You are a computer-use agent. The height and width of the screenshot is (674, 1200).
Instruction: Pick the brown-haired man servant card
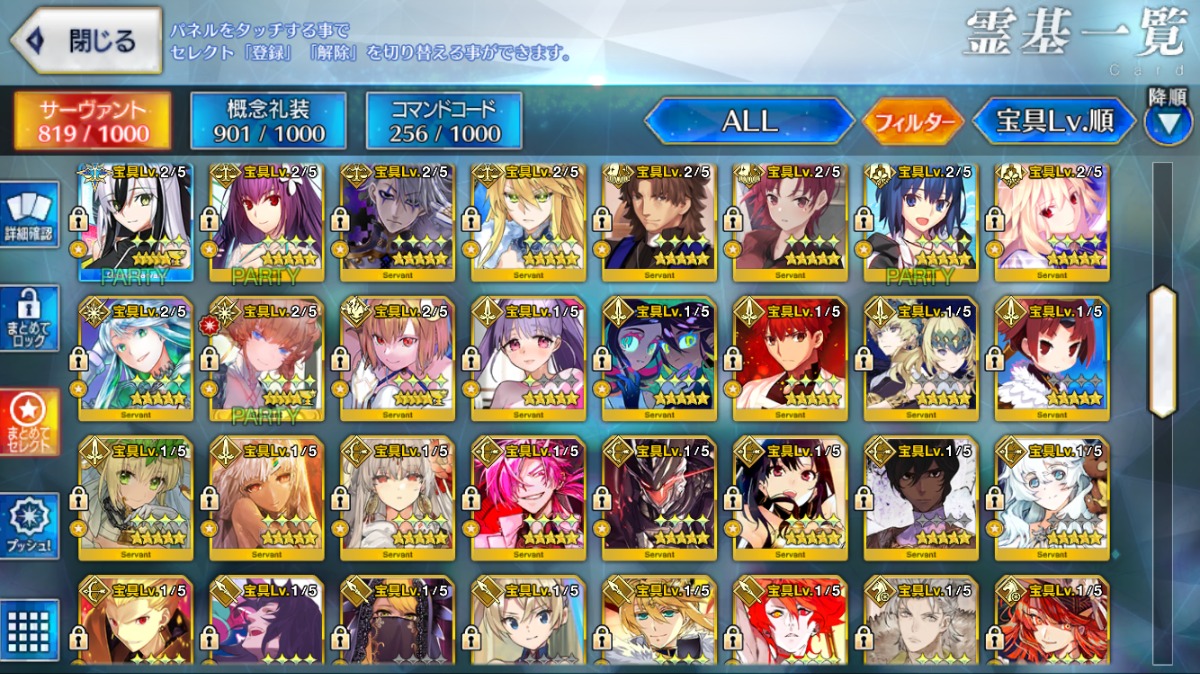[659, 221]
